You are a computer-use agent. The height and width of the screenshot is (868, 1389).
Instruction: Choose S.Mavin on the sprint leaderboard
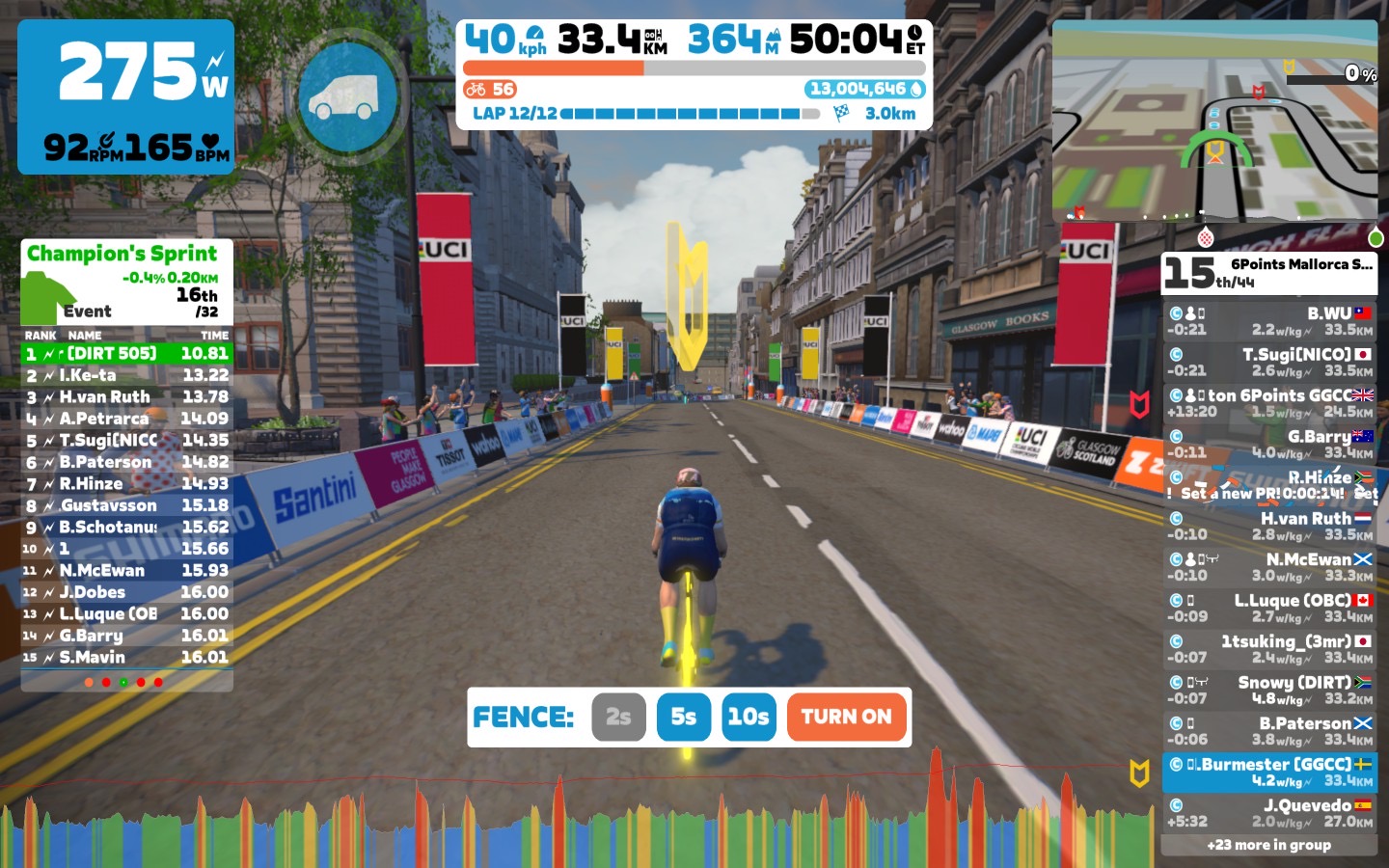(126, 657)
